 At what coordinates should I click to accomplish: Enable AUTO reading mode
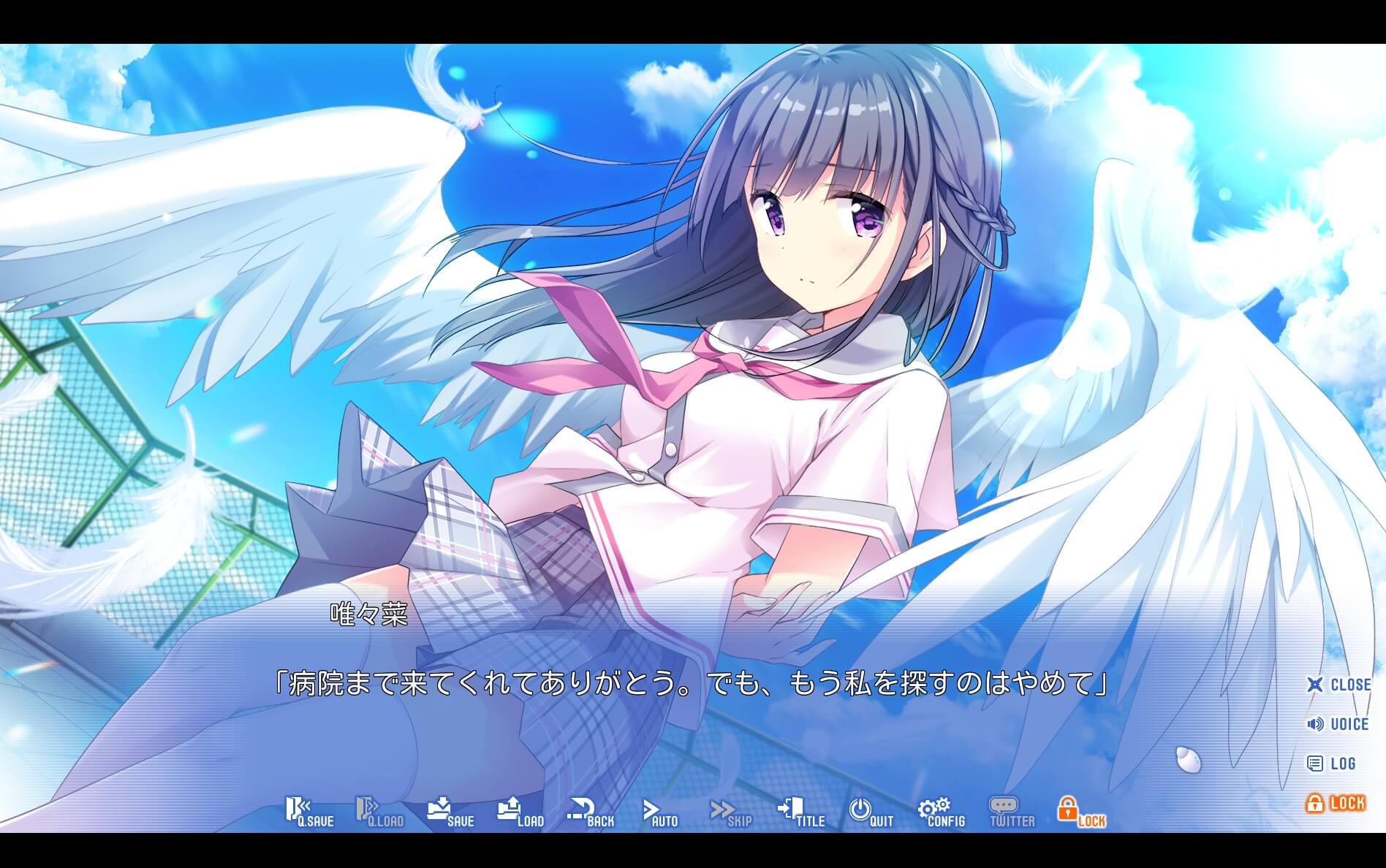659,811
